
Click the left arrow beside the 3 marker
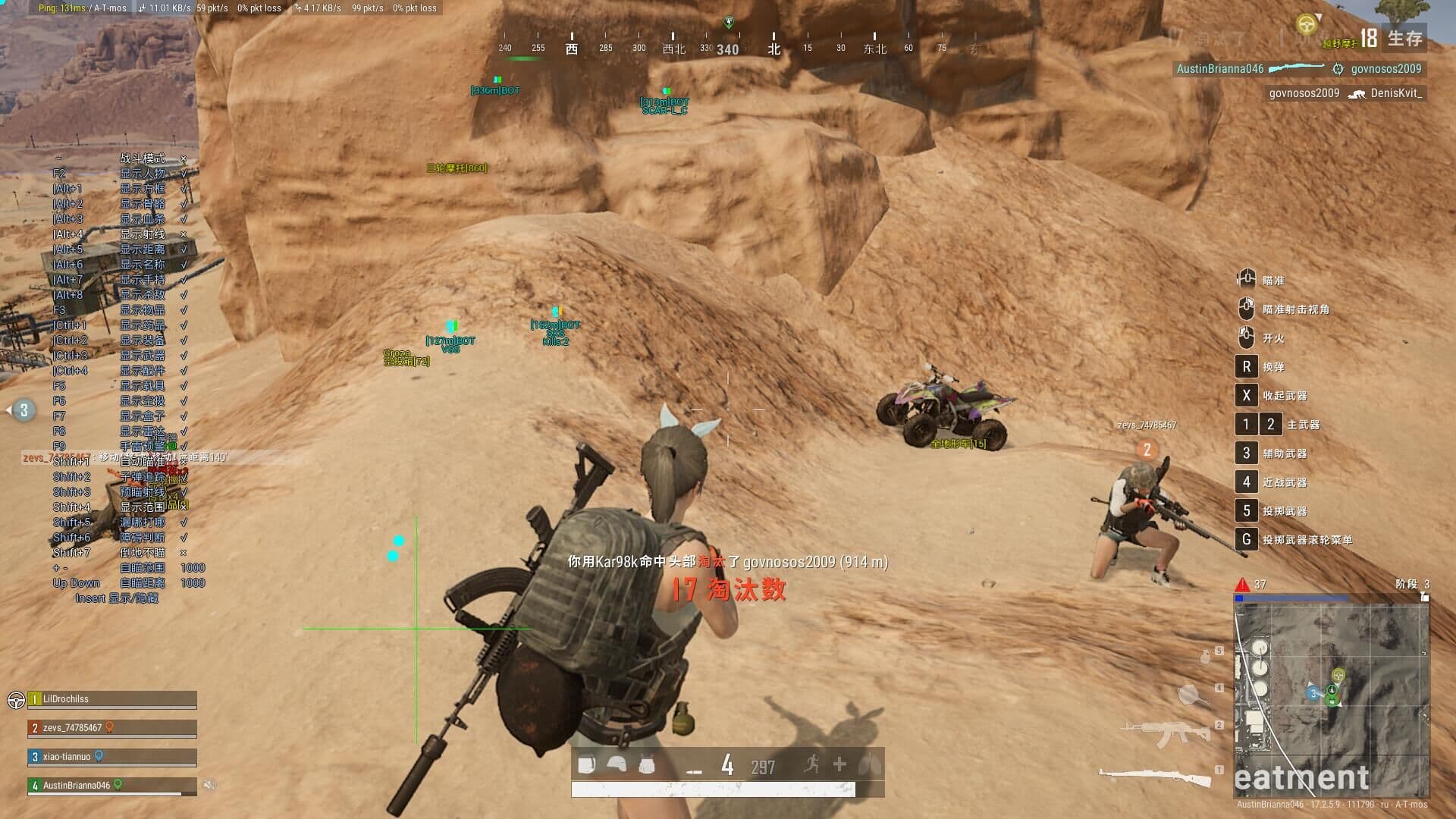pyautogui.click(x=8, y=409)
